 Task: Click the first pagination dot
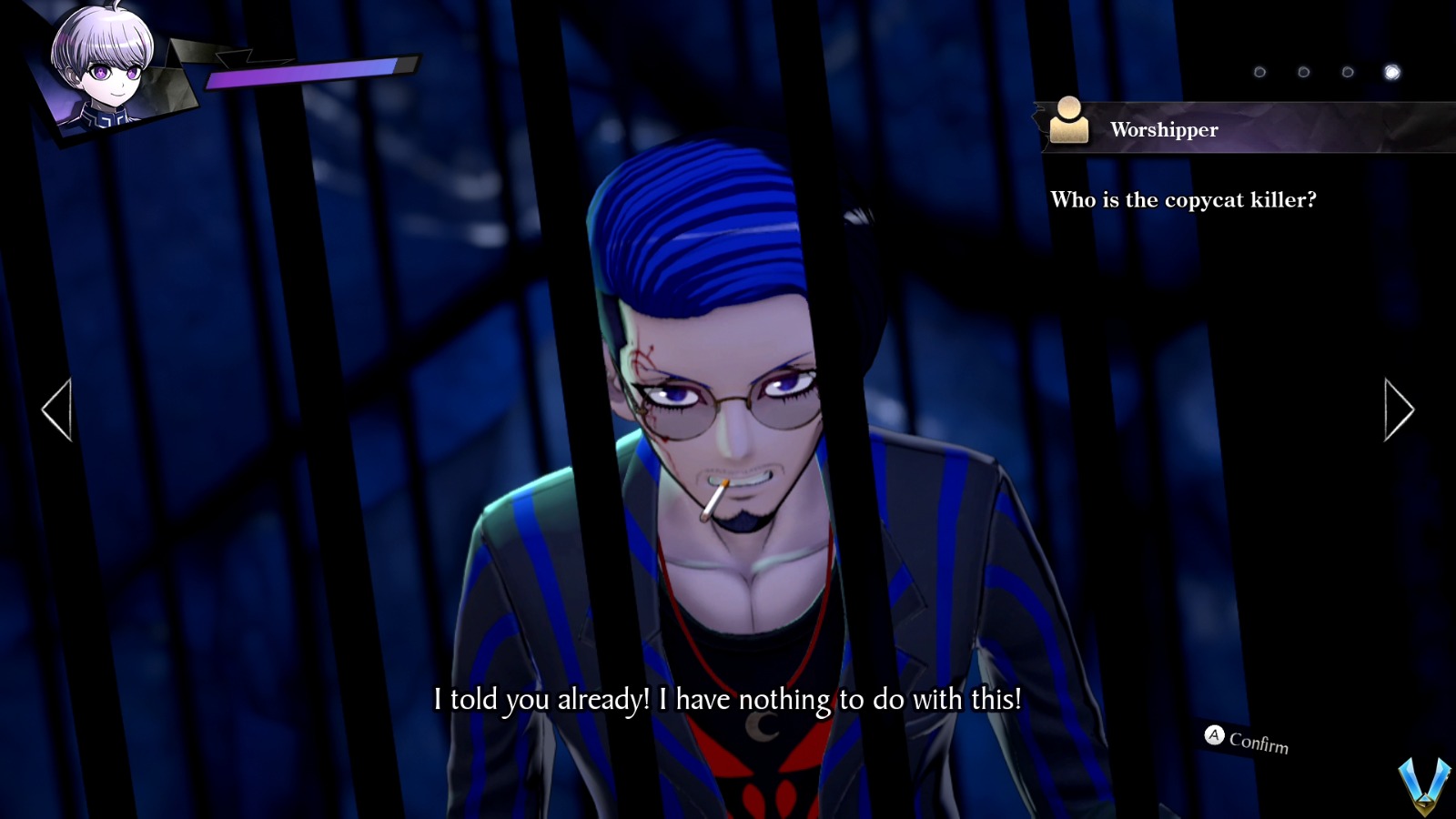coord(1260,70)
